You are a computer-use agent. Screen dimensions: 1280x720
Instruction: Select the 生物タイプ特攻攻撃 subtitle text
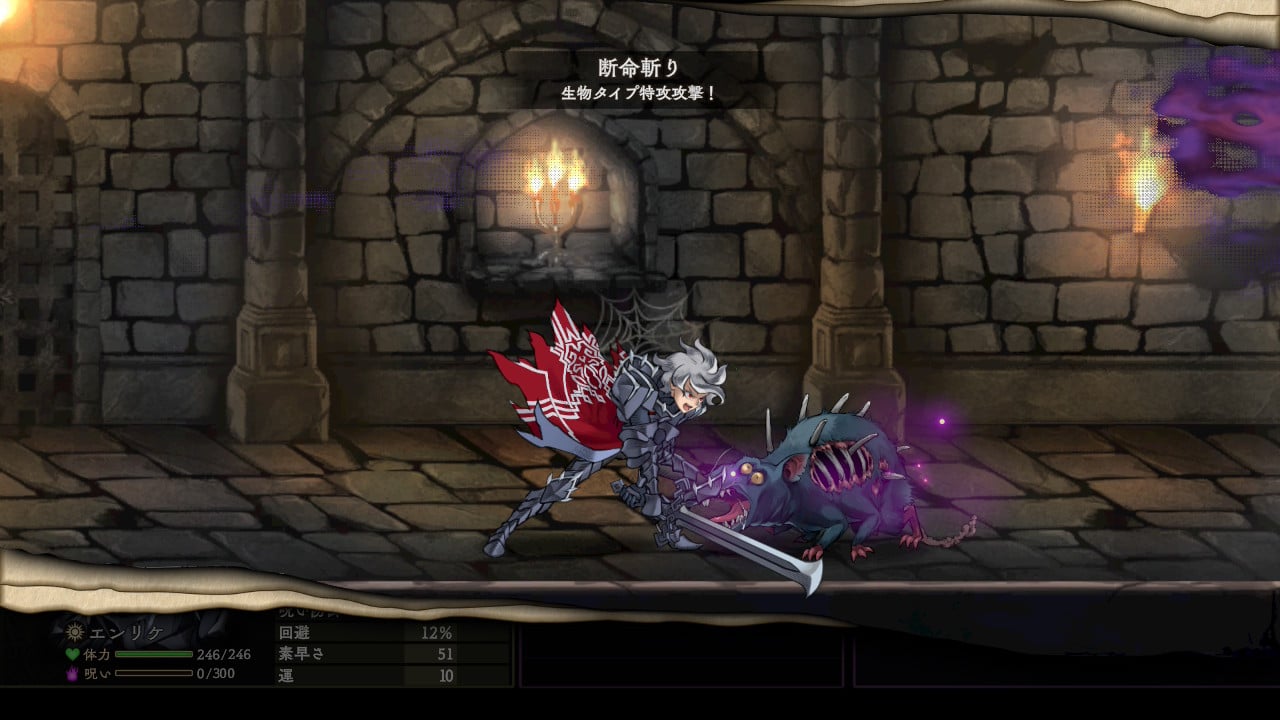pyautogui.click(x=637, y=92)
